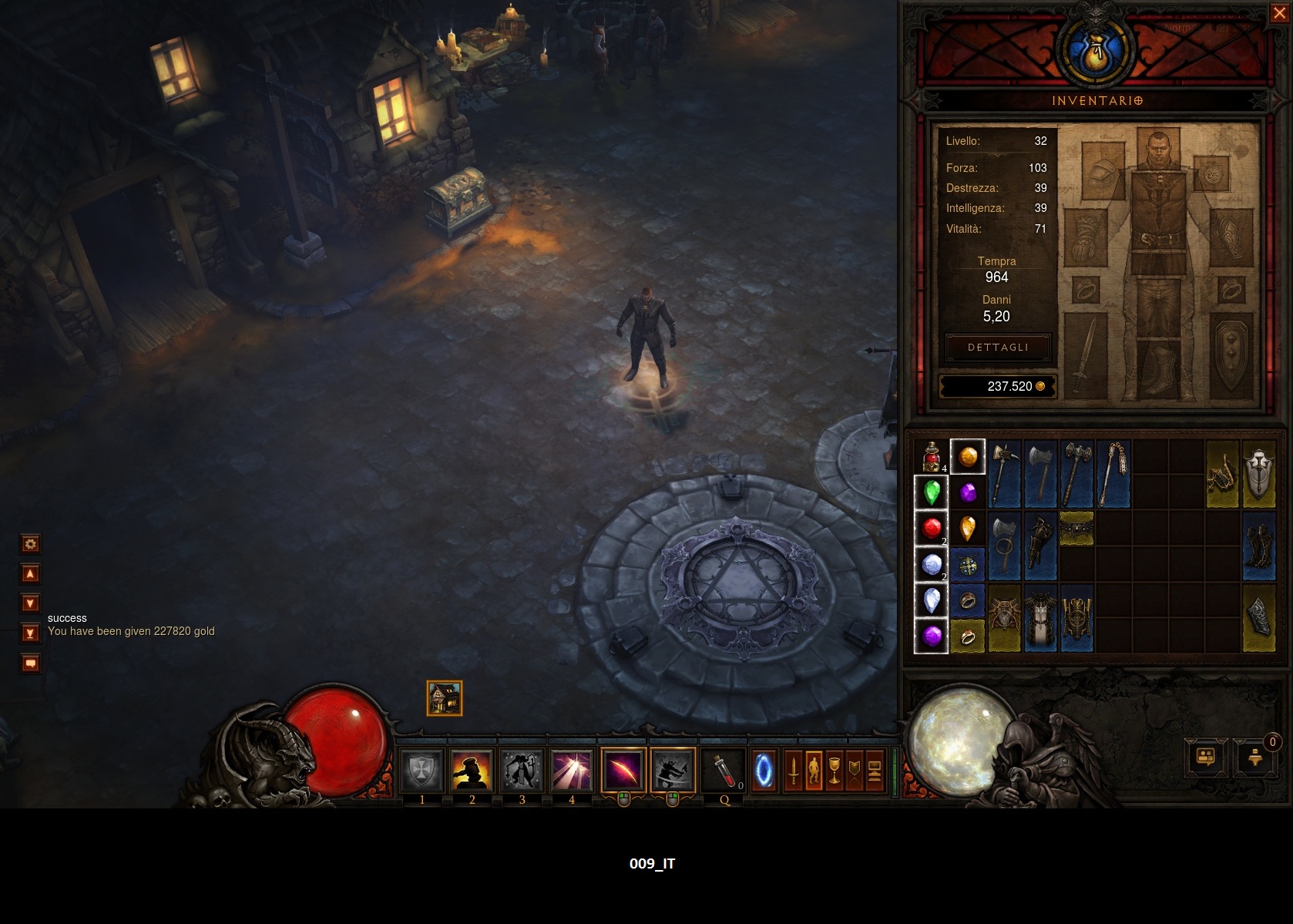Close the Inventario panel
This screenshot has width=1293, height=924.
point(1278,14)
